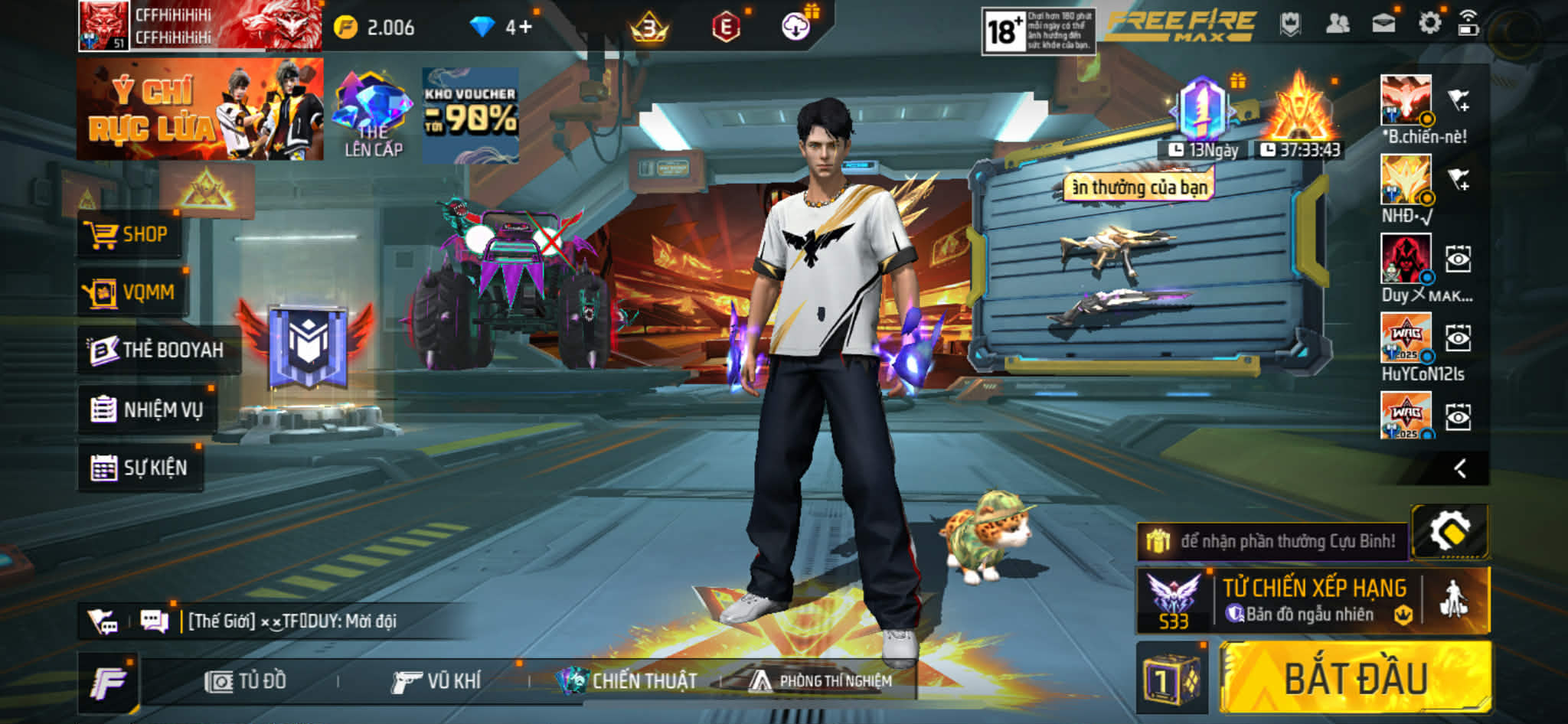Open the world chat message bar
Image resolution: width=1568 pixels, height=724 pixels.
[291, 621]
